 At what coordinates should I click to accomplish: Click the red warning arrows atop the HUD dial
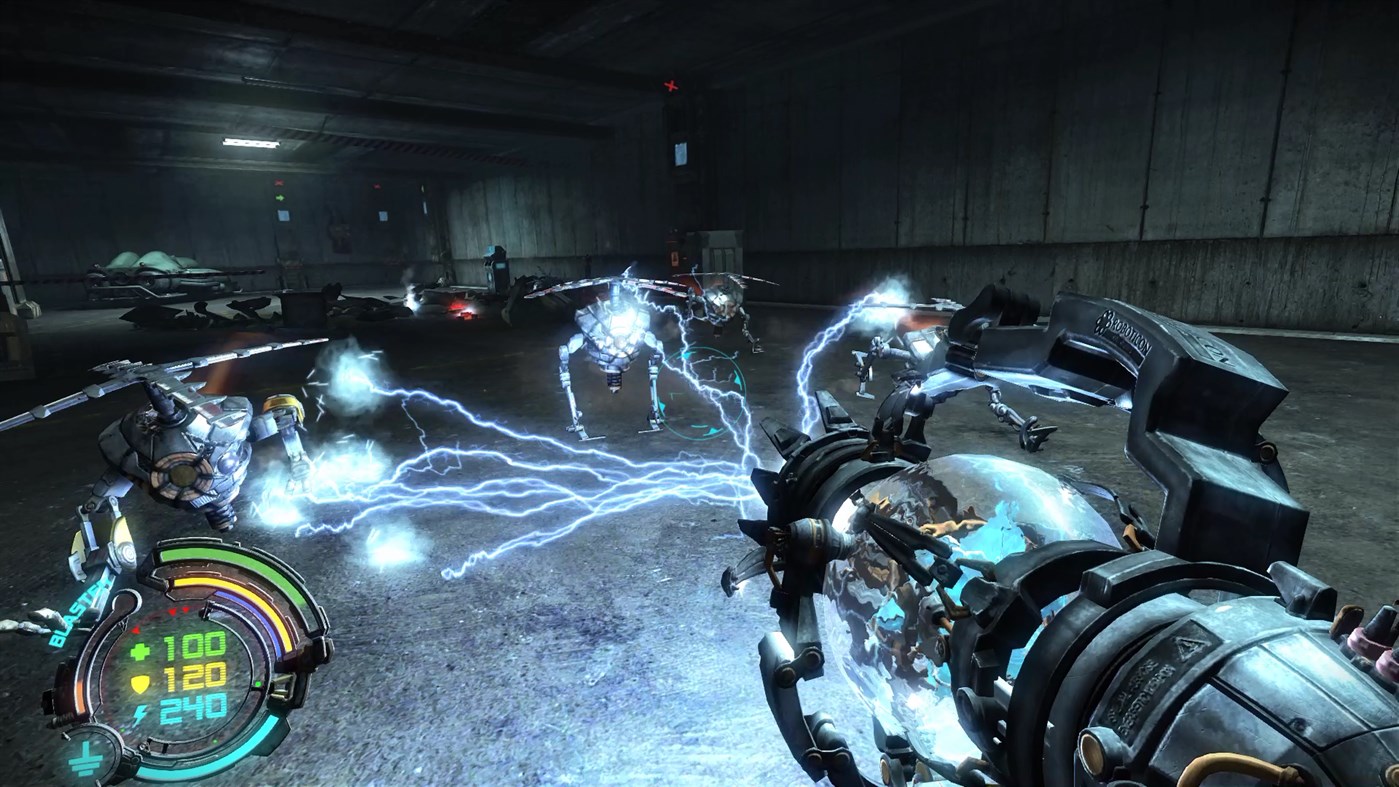(x=176, y=611)
